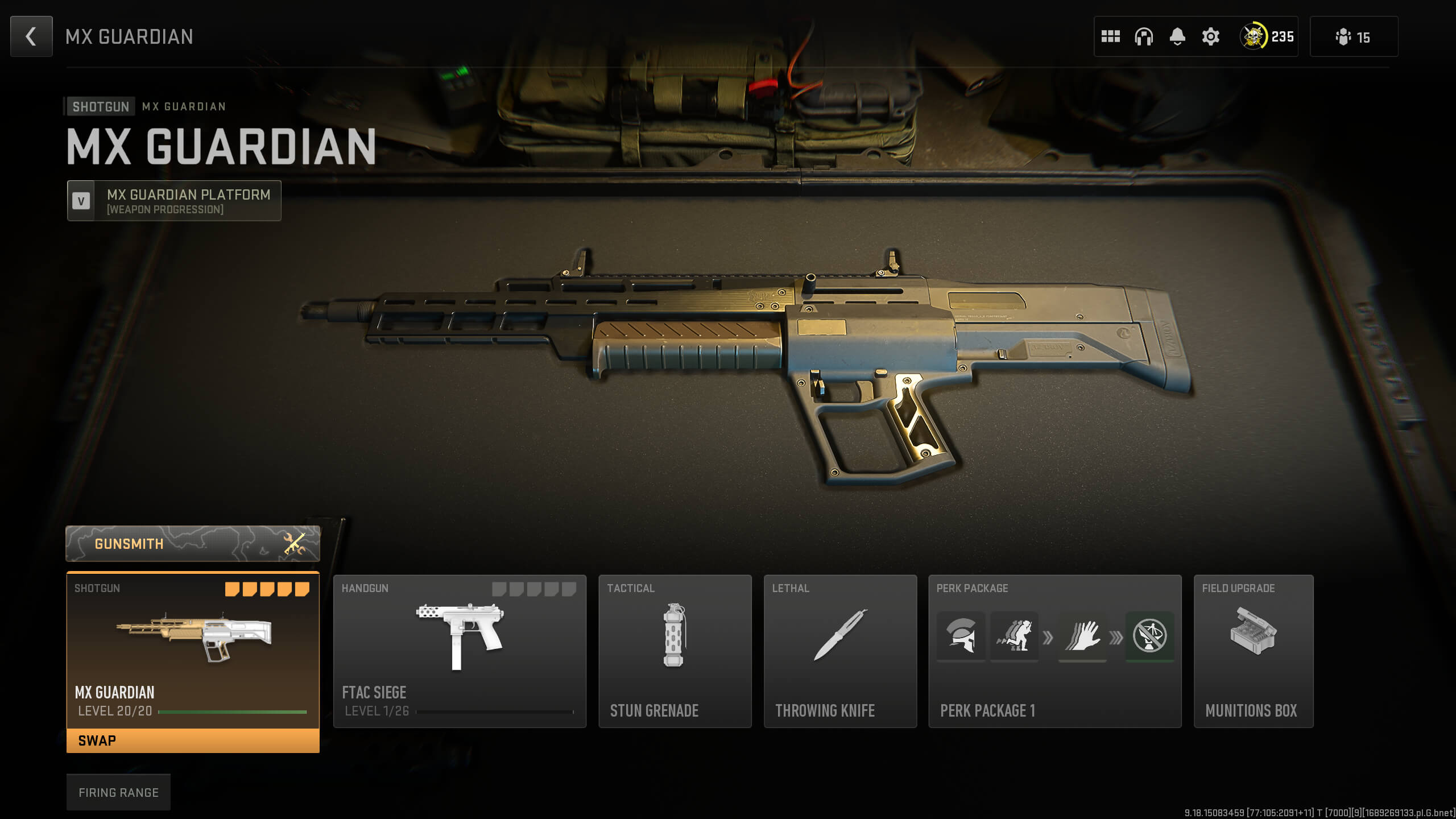
Task: Select the Munitions Box field upgrade
Action: [x=1254, y=651]
